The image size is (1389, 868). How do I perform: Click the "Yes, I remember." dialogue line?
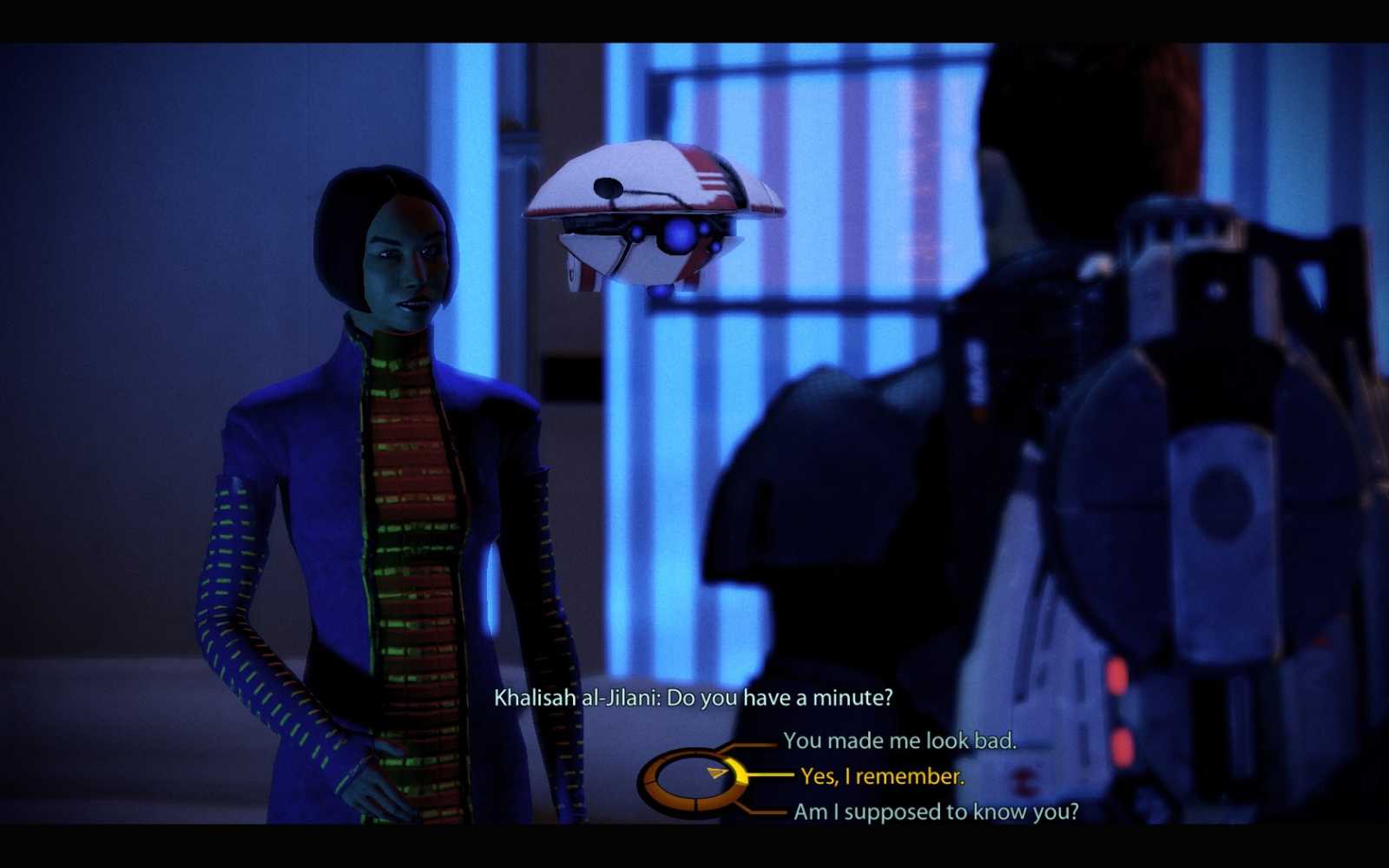pyautogui.click(x=883, y=777)
